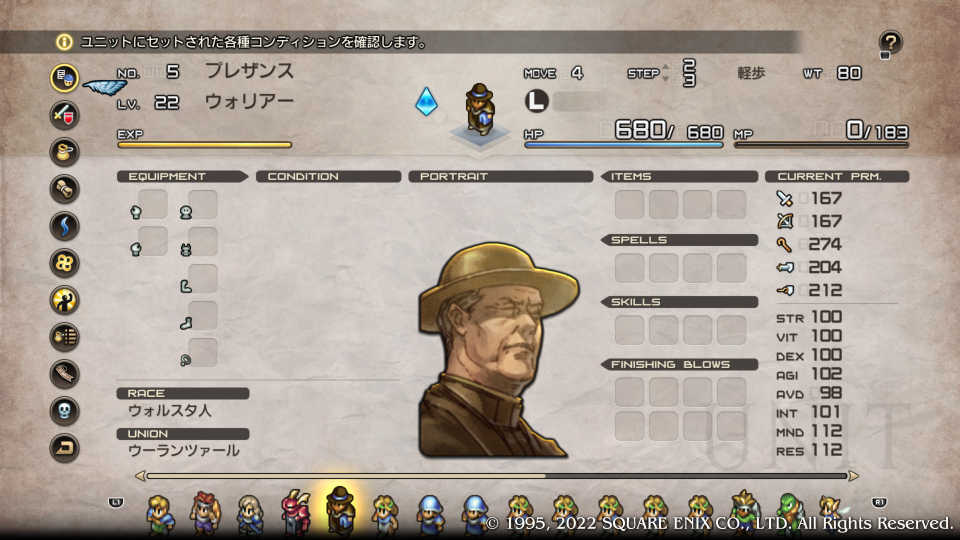Open the four-petal clover icon tab

point(65,262)
